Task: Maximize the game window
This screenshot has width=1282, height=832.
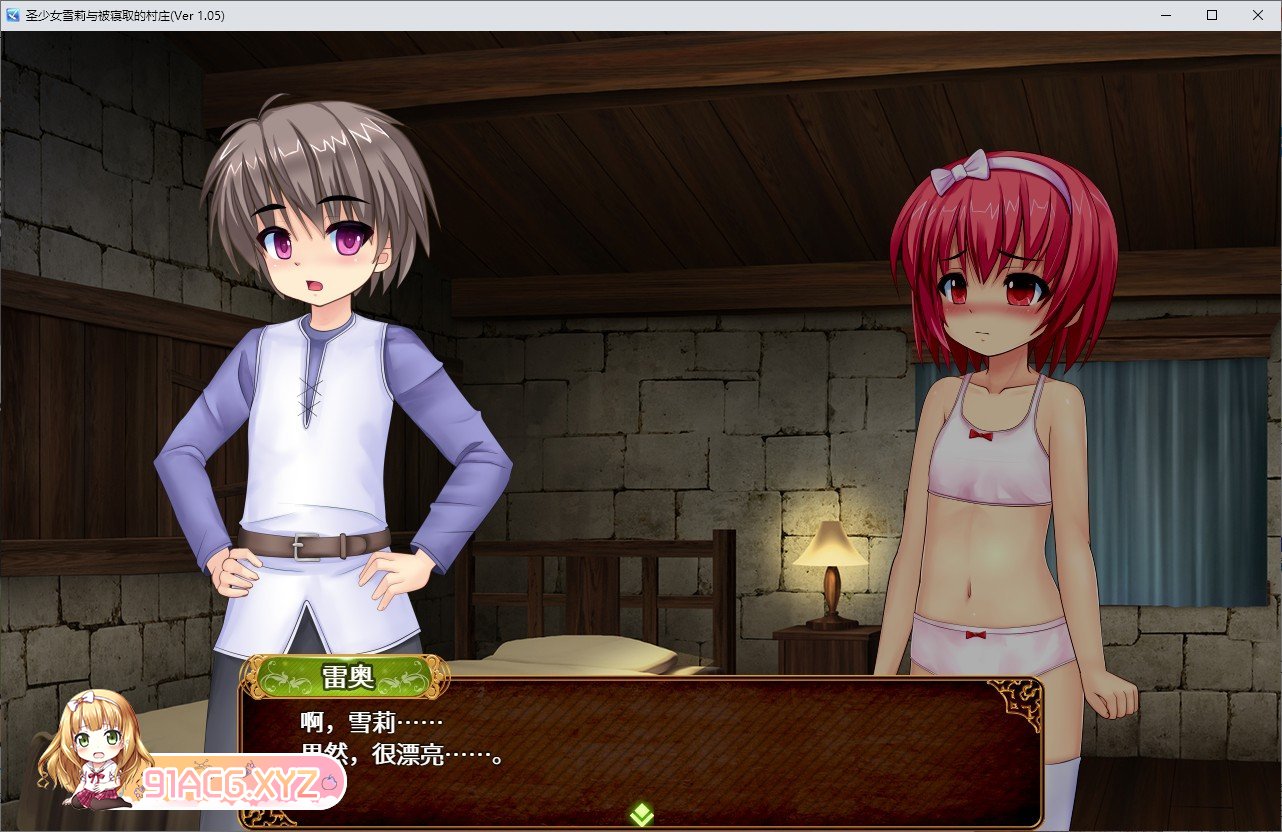Action: (1212, 15)
